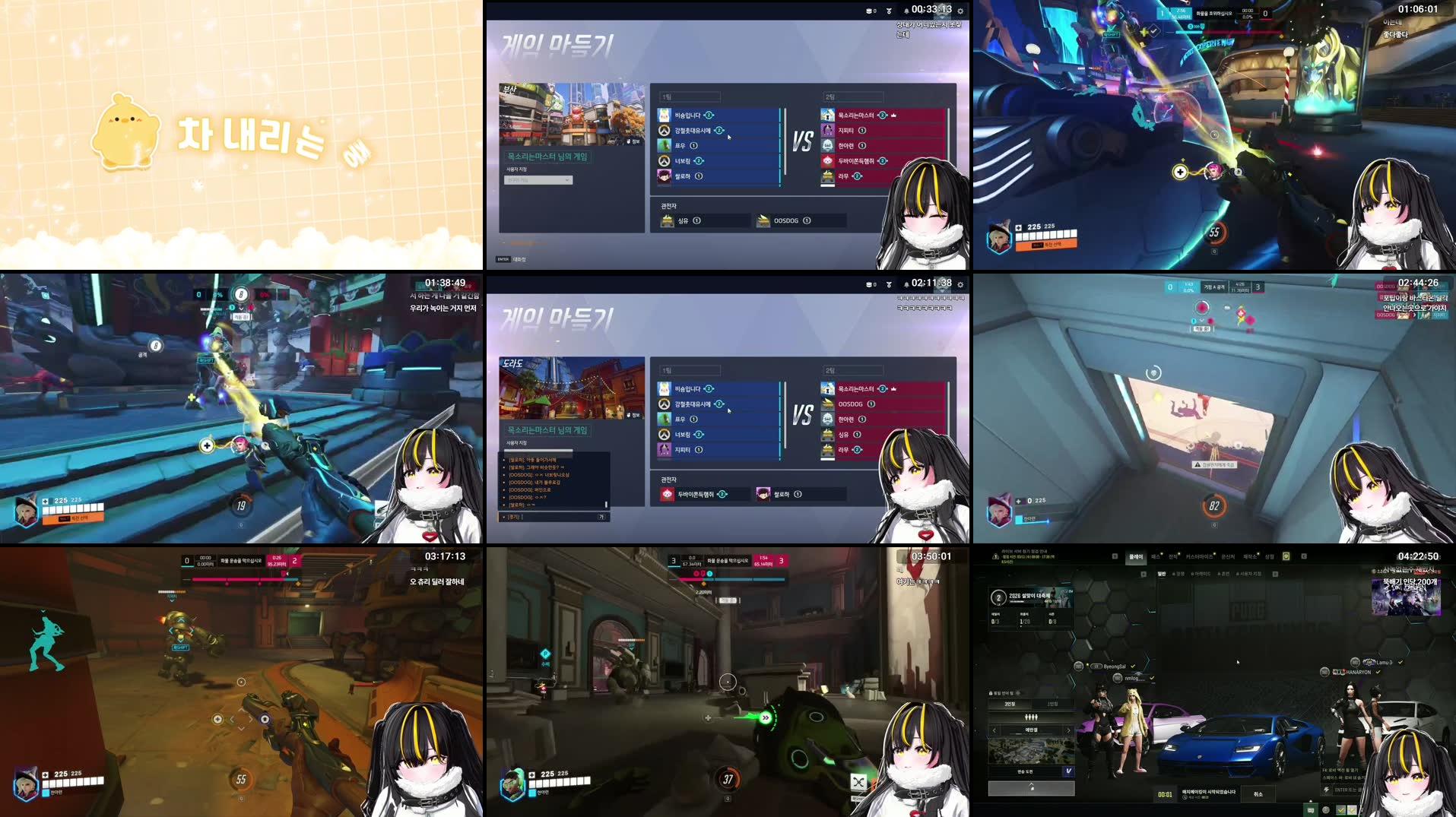
Task: Toggle Lamu-3's ready checkmark
Action: click(x=1400, y=662)
